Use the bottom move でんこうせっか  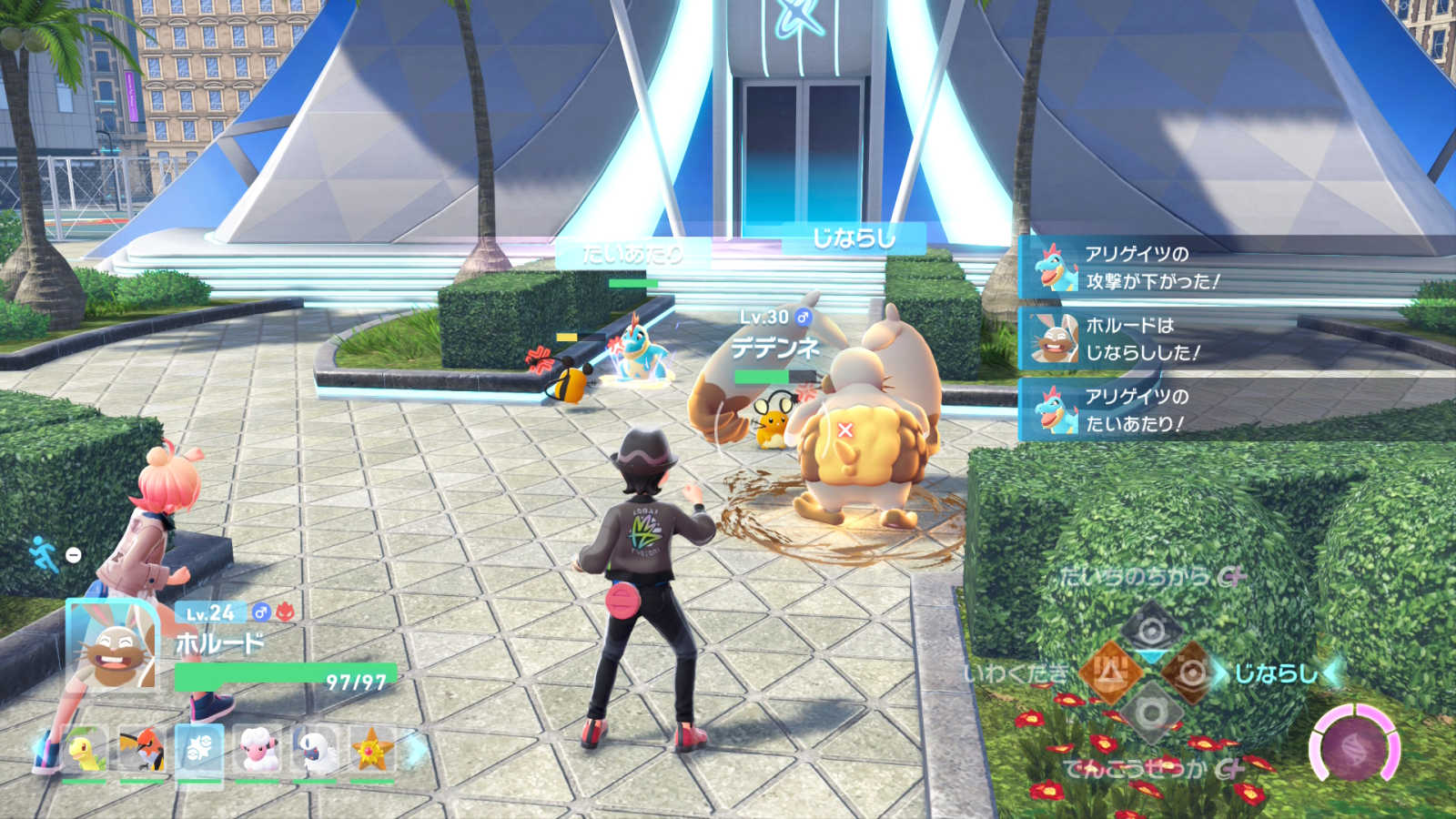point(1151,714)
